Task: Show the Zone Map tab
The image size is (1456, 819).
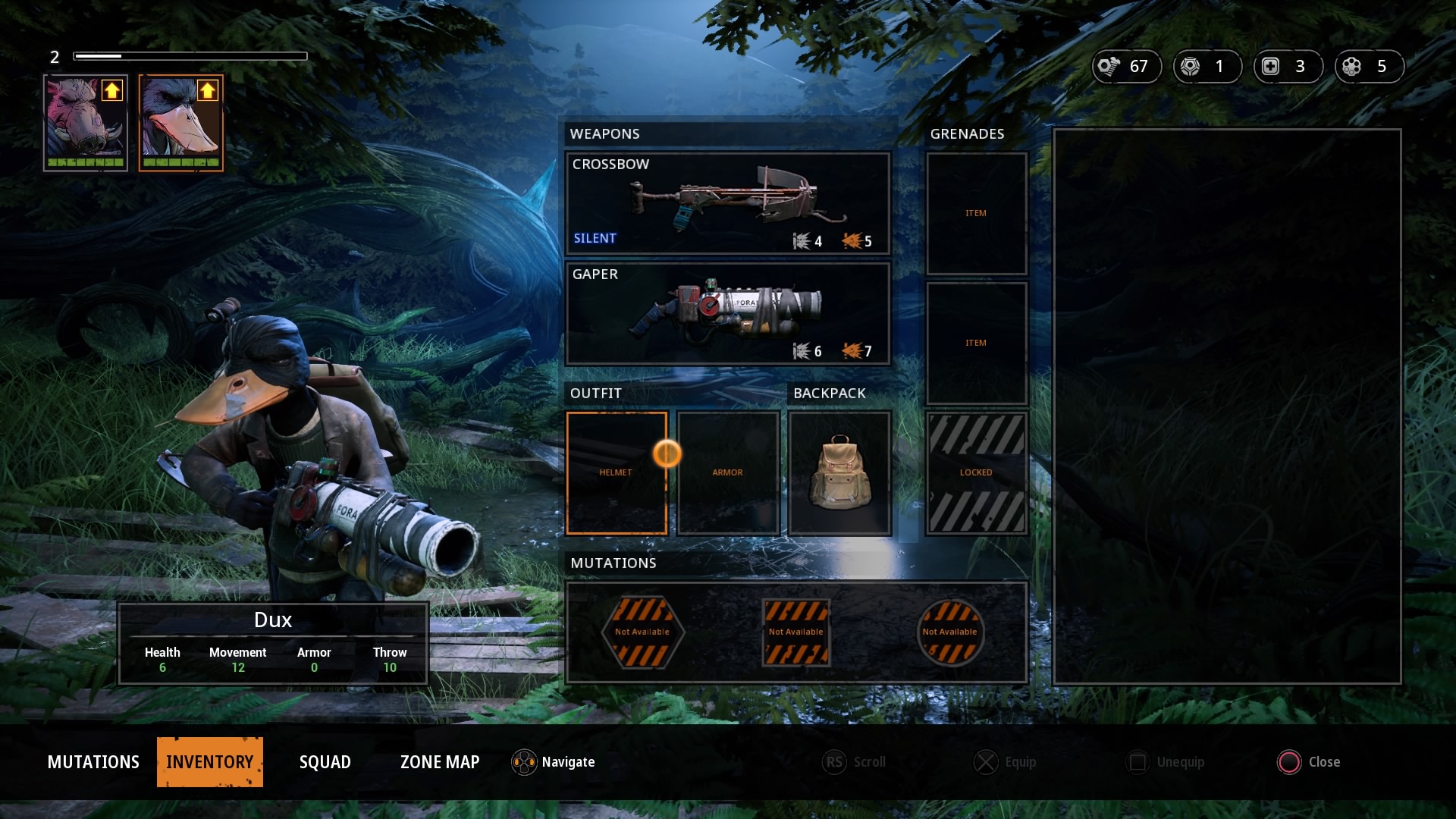Action: [440, 762]
